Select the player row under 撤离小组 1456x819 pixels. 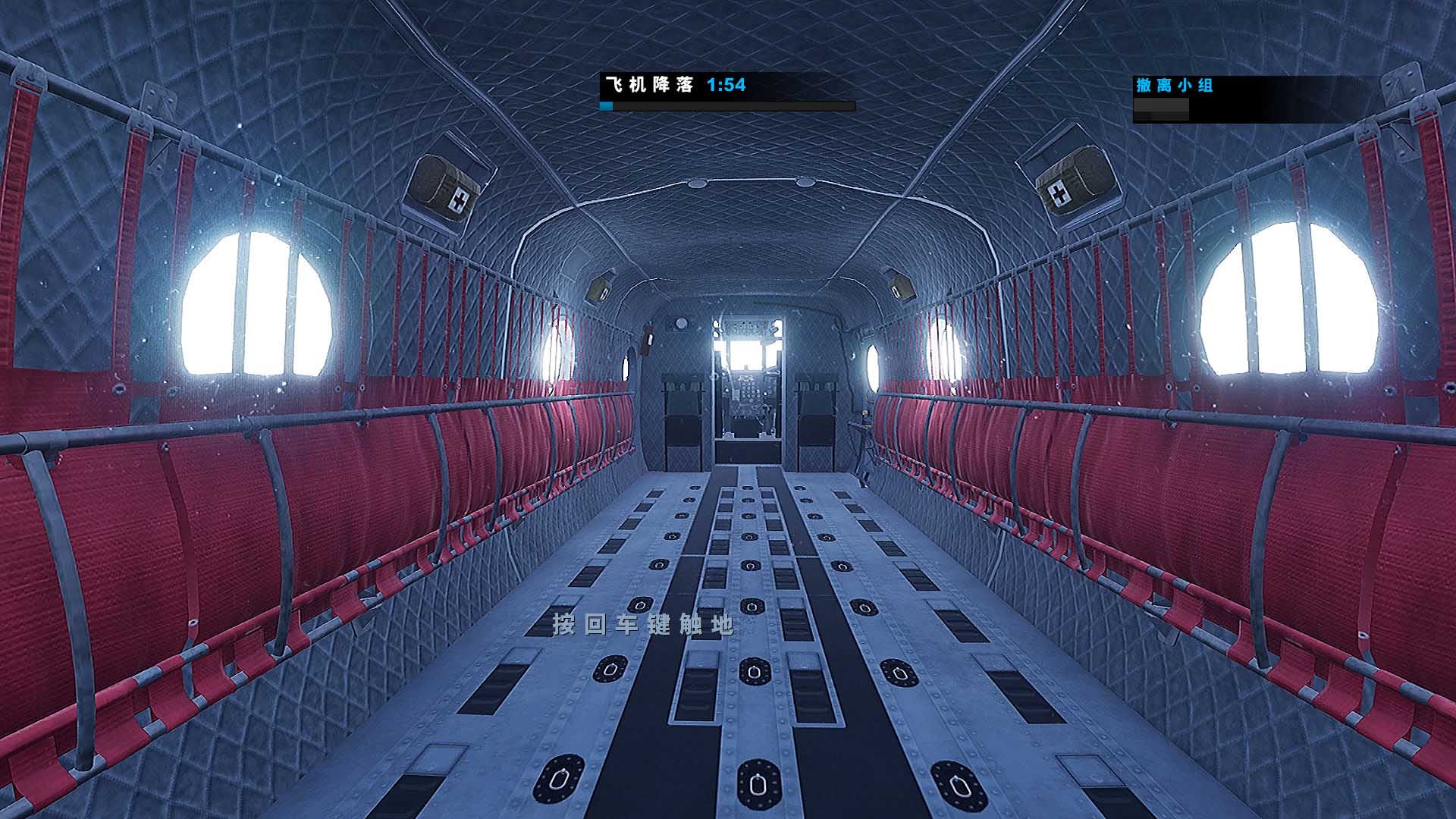[1161, 110]
